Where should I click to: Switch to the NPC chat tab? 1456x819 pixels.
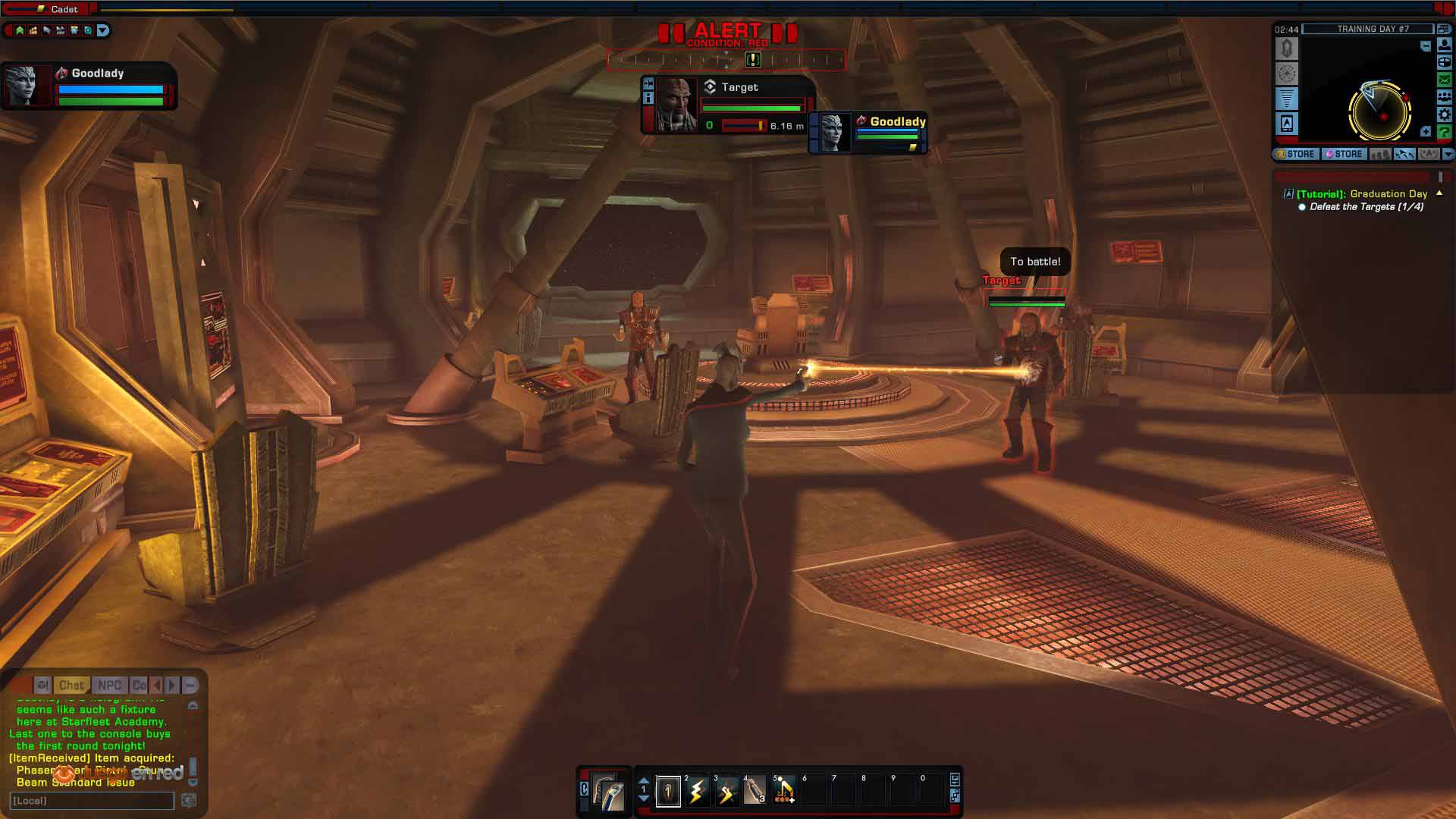[x=110, y=685]
